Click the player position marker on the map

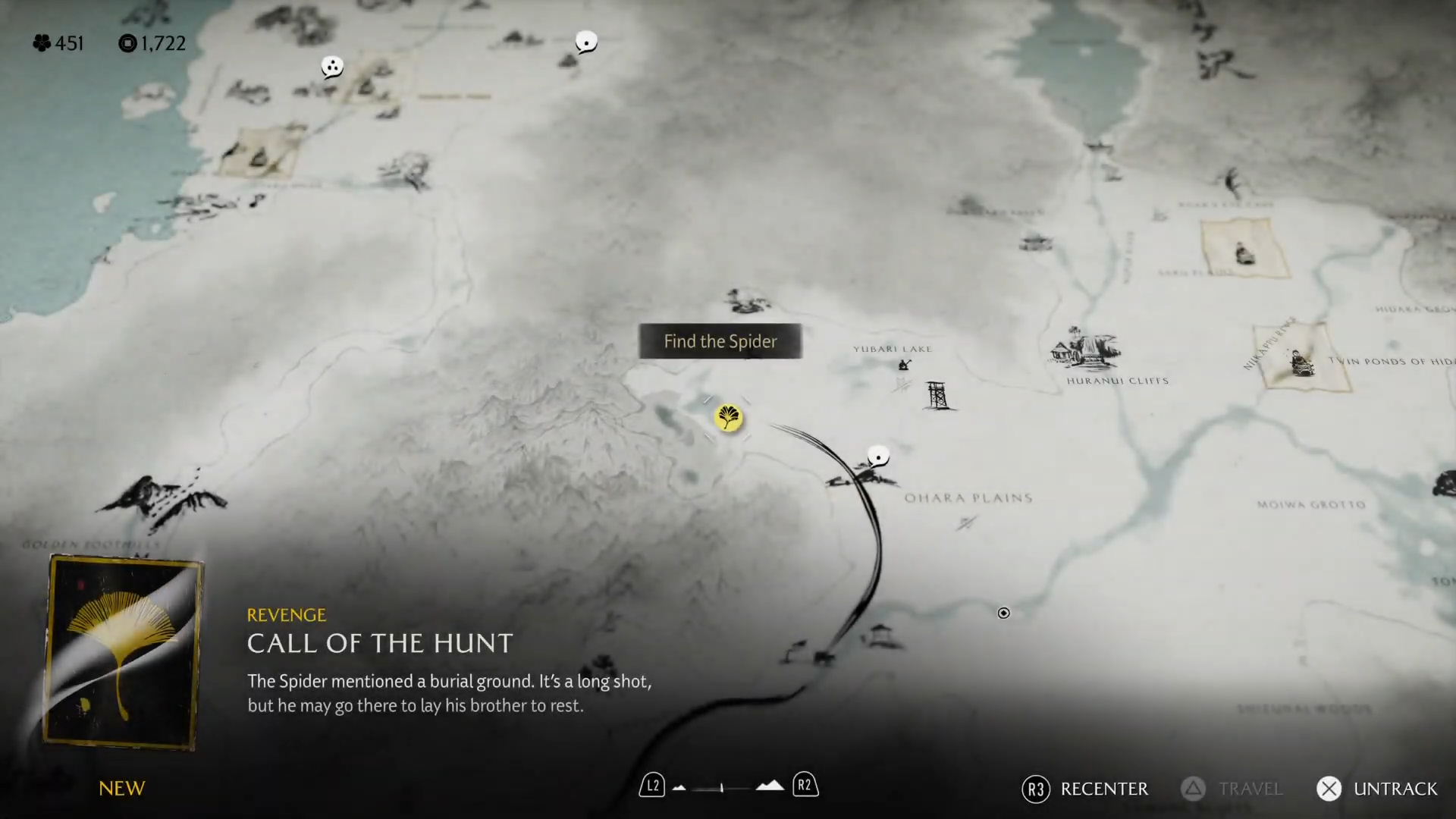coord(1003,613)
